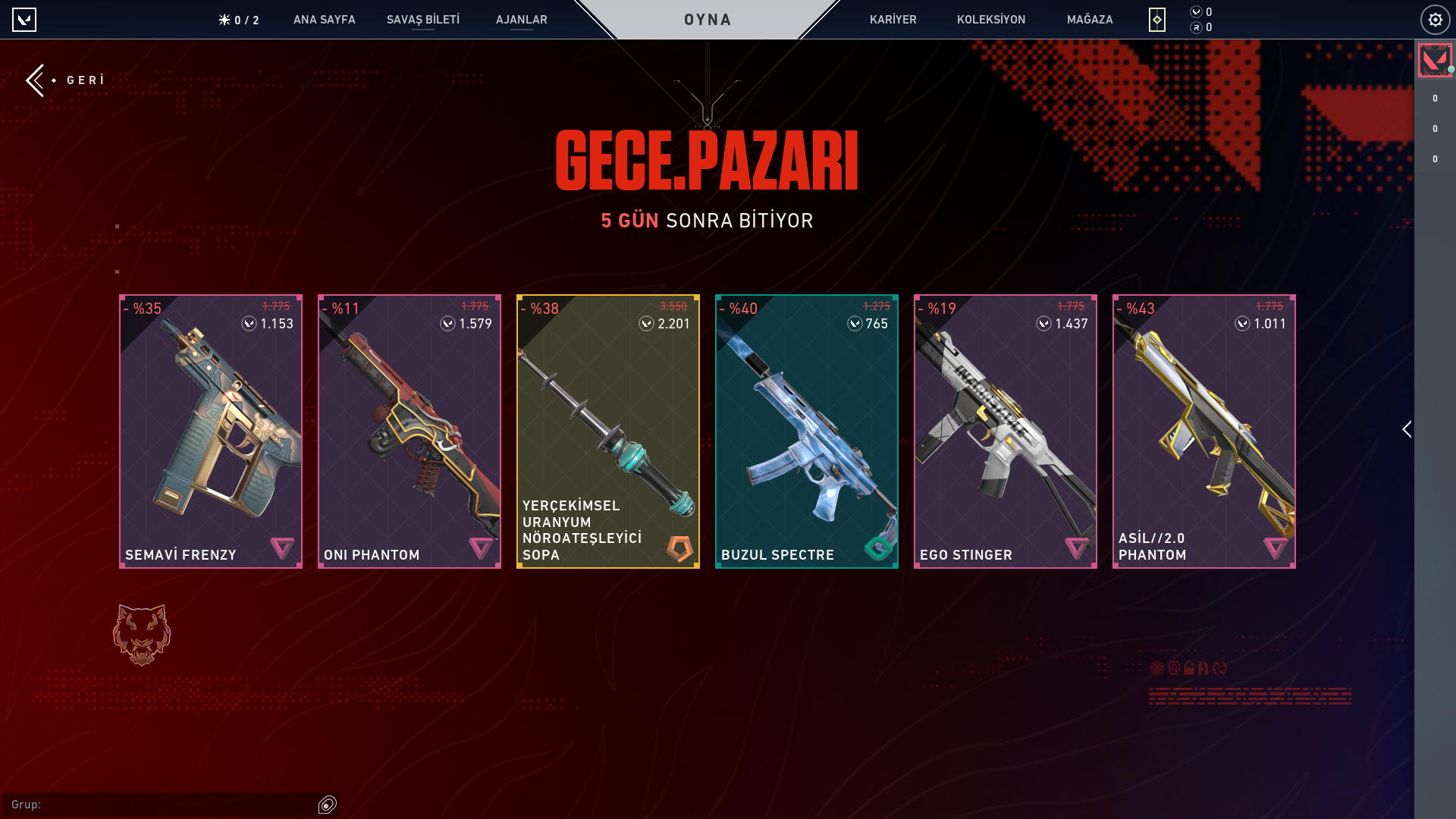This screenshot has height=819, width=1456.
Task: Click the Valorant logo in top-left corner
Action: click(24, 20)
